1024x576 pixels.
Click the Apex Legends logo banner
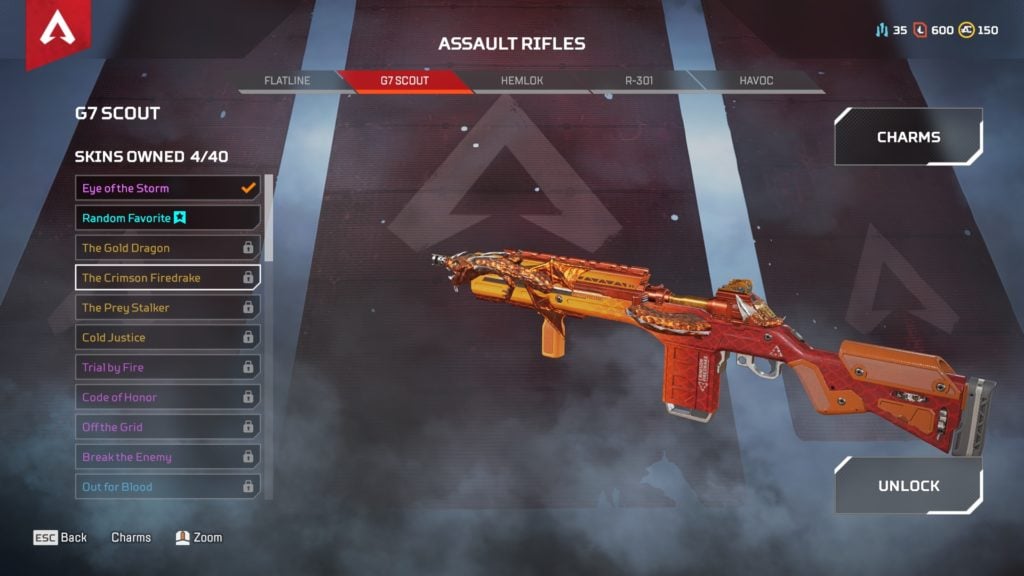coord(58,32)
